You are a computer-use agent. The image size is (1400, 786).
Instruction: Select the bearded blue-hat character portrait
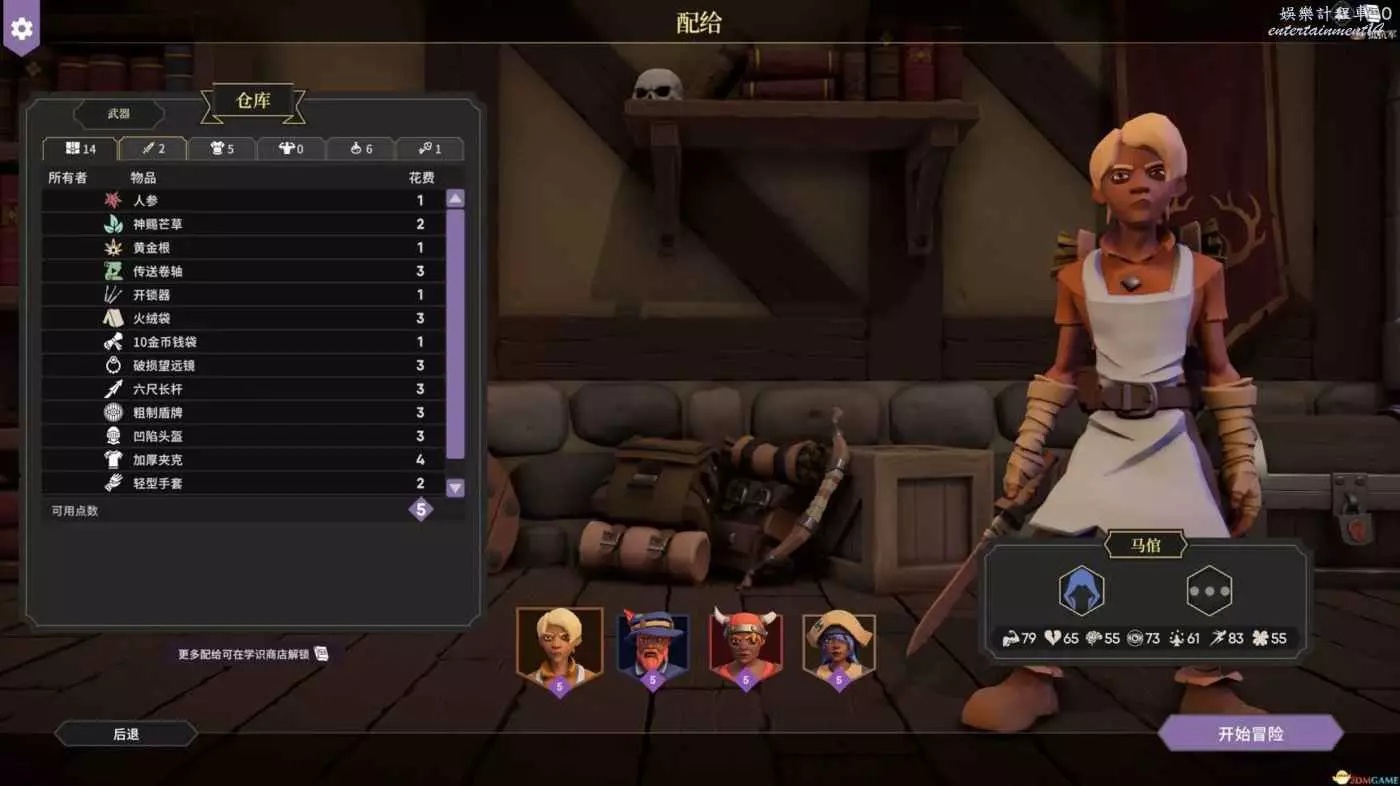click(x=652, y=644)
